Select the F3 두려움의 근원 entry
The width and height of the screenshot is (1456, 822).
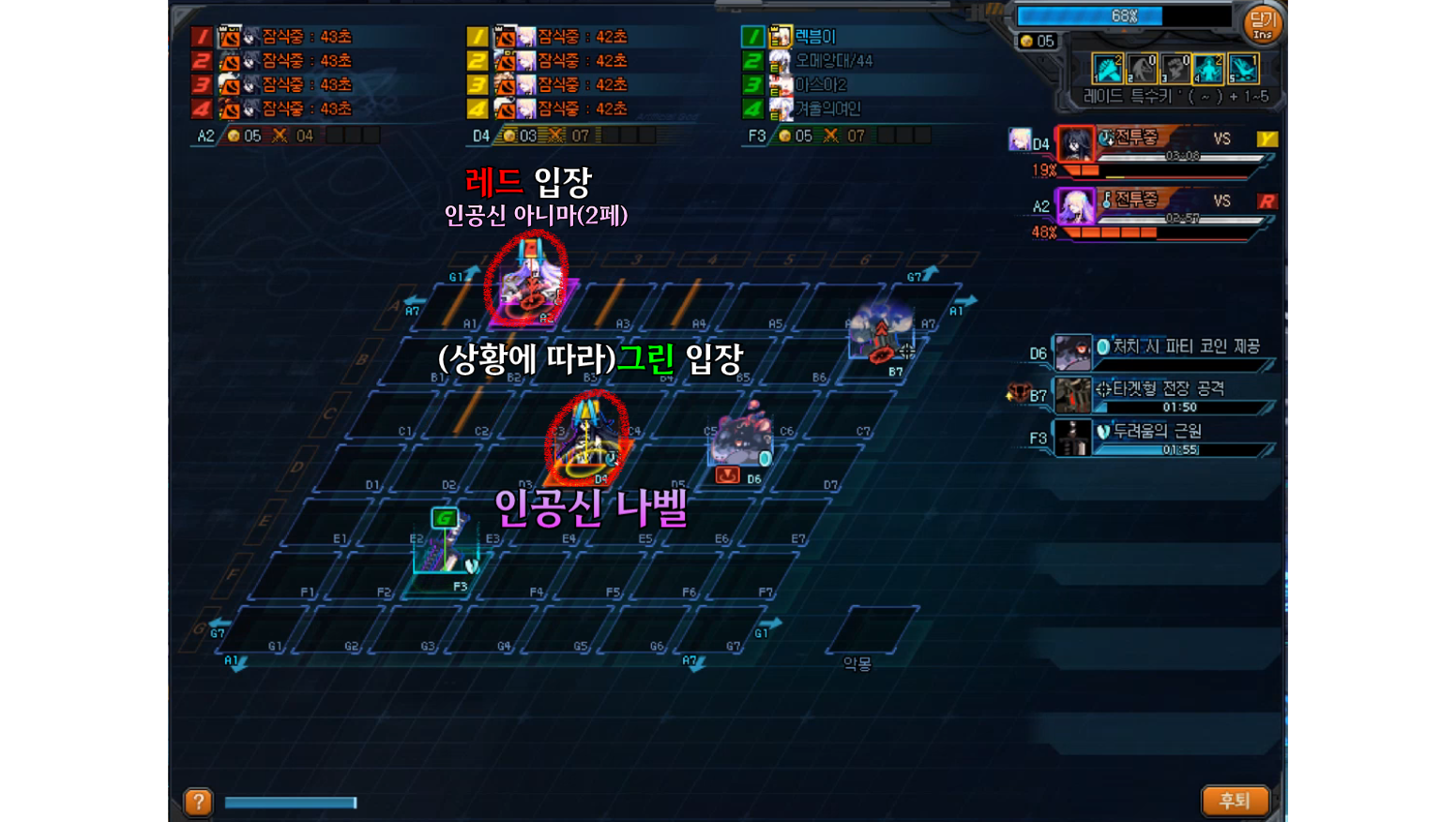pyautogui.click(x=1164, y=437)
